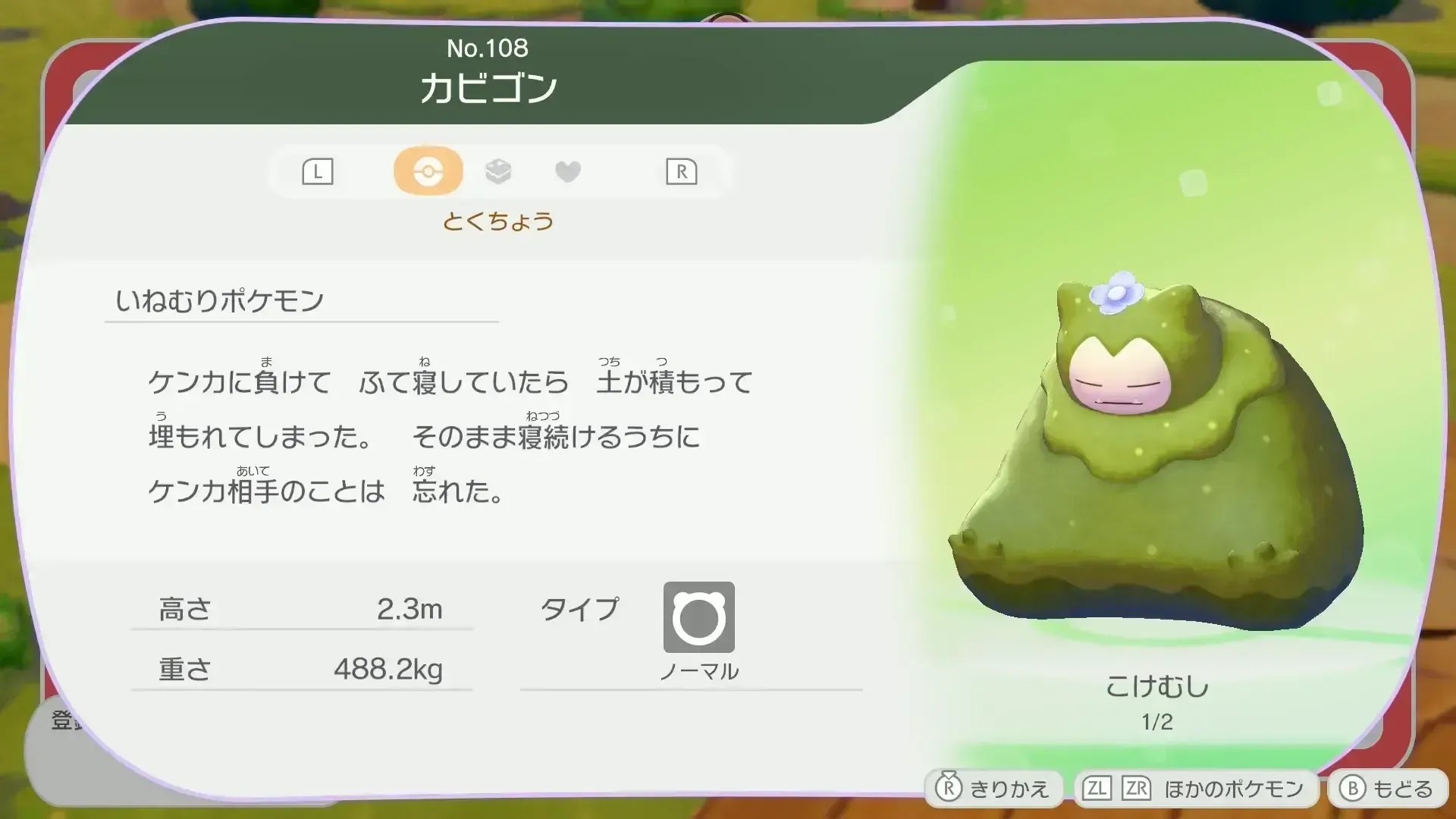The width and height of the screenshot is (1456, 819).
Task: Click the 1/2 photo page indicator
Action: point(1158,722)
